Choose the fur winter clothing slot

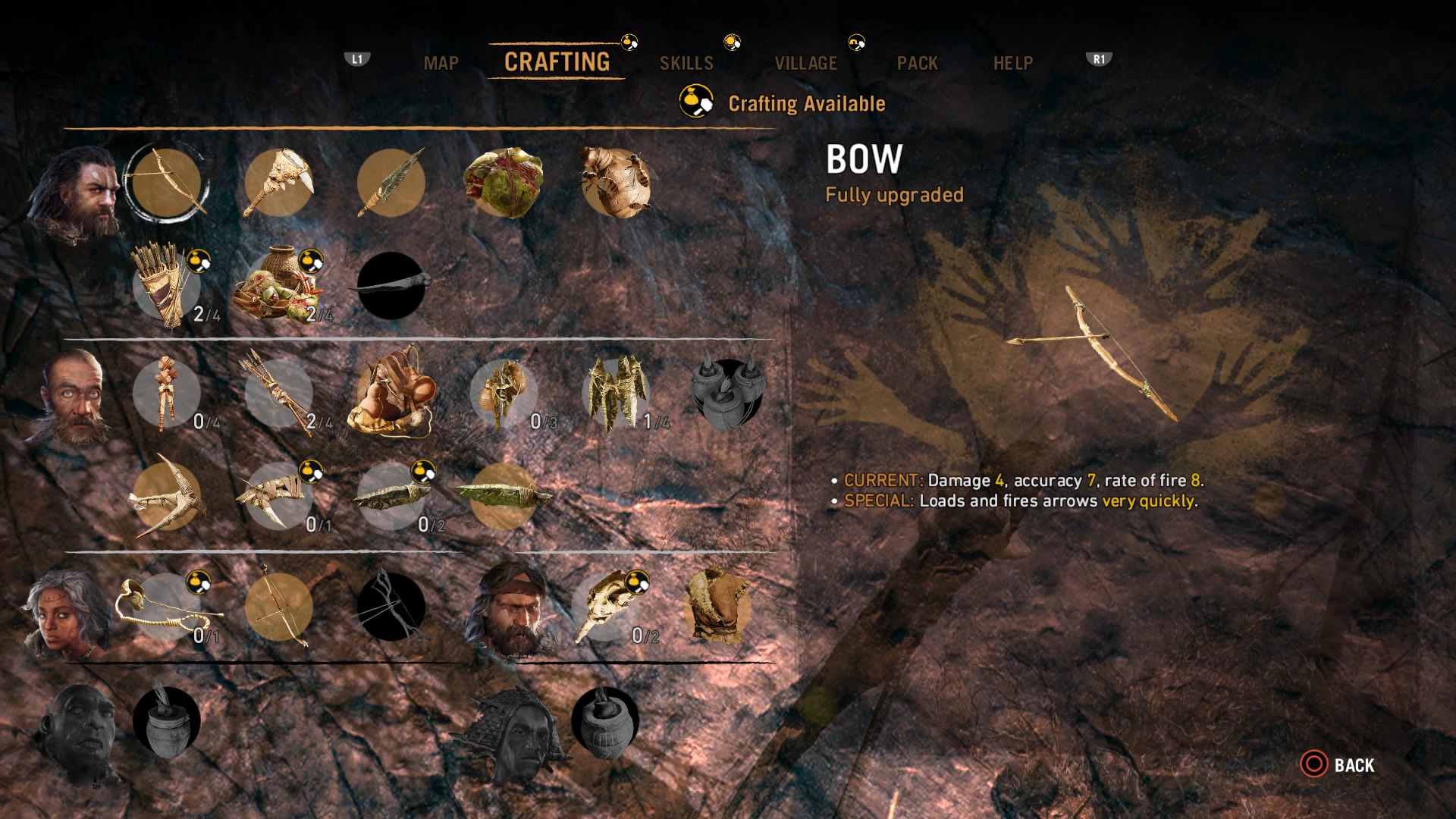(x=717, y=607)
